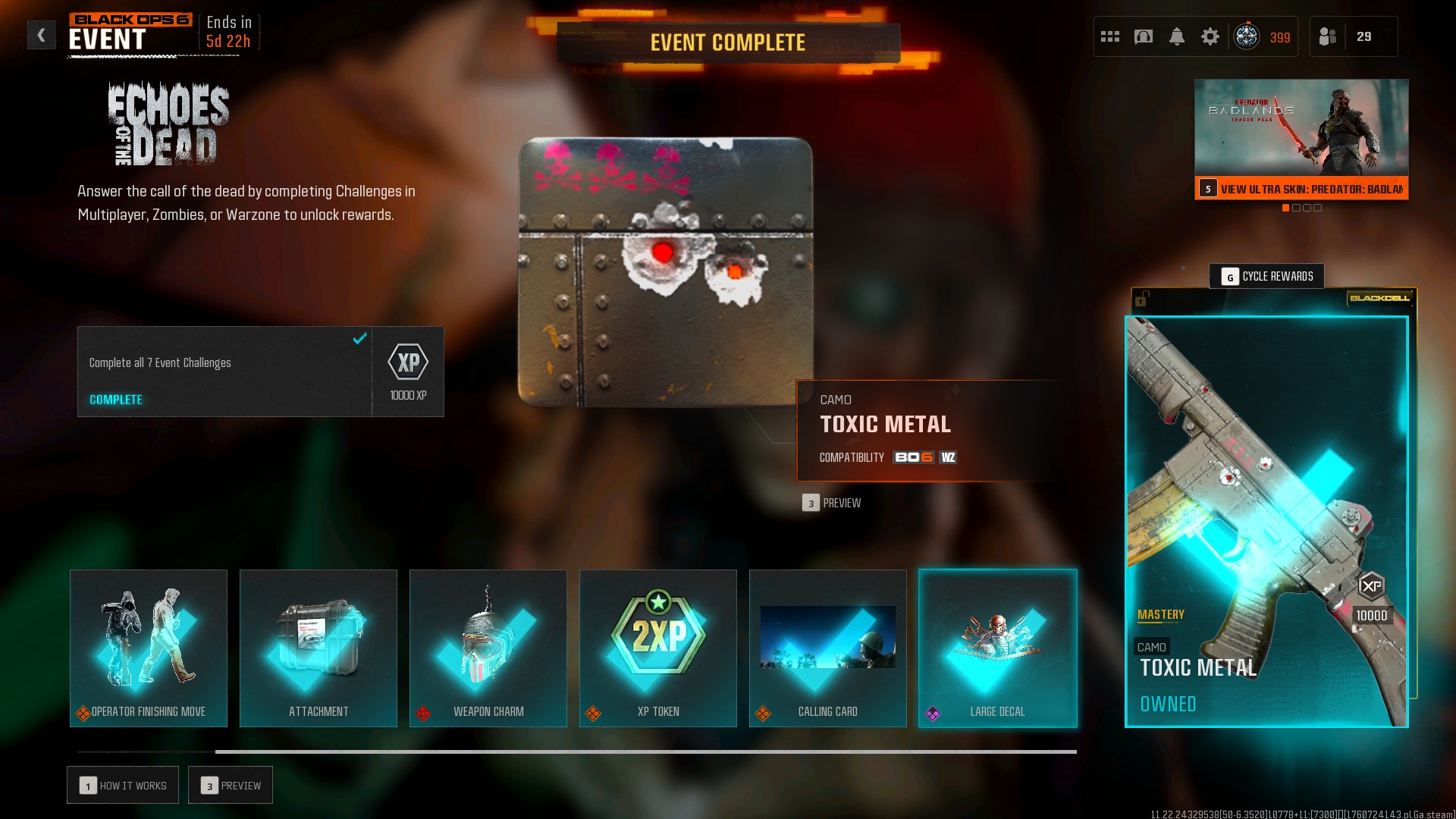
Task: Open the Complete all 7 Event Challenges row
Action: [x=224, y=372]
